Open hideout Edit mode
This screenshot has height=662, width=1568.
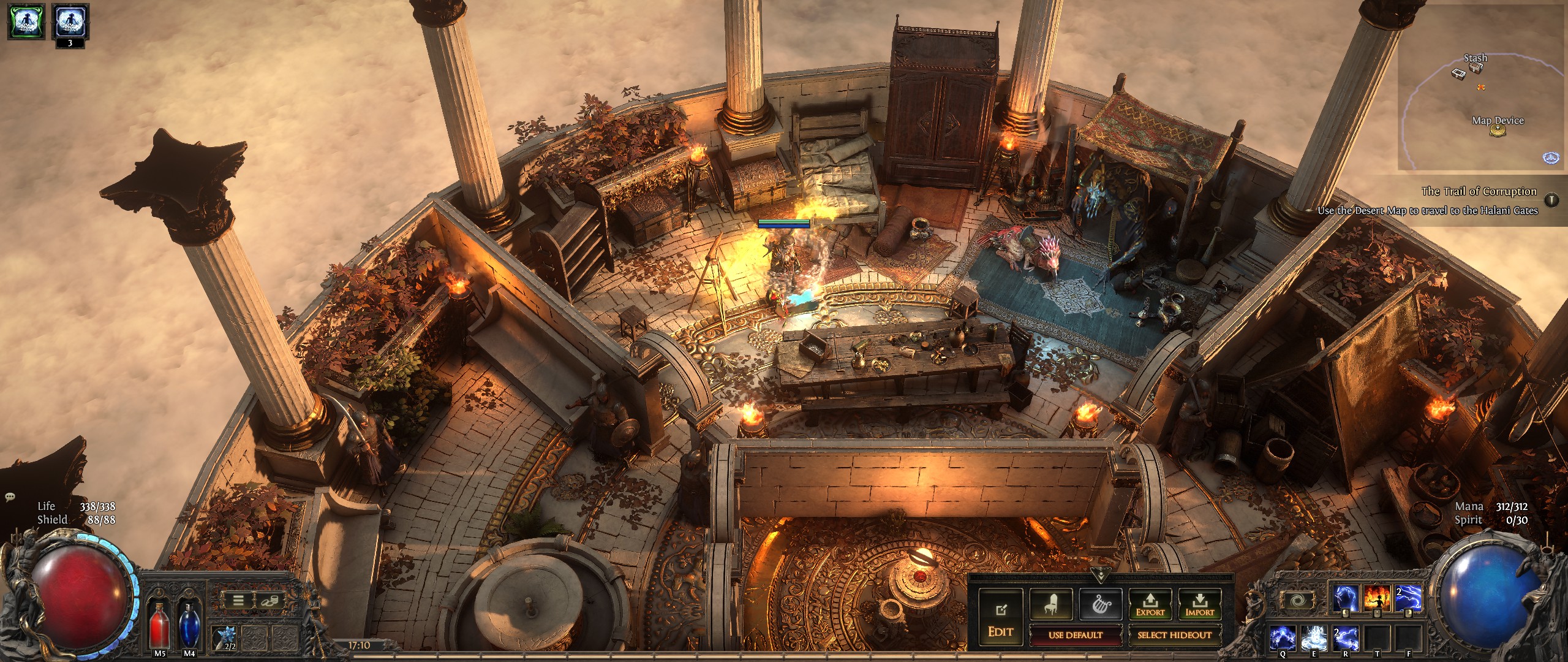click(x=1000, y=620)
